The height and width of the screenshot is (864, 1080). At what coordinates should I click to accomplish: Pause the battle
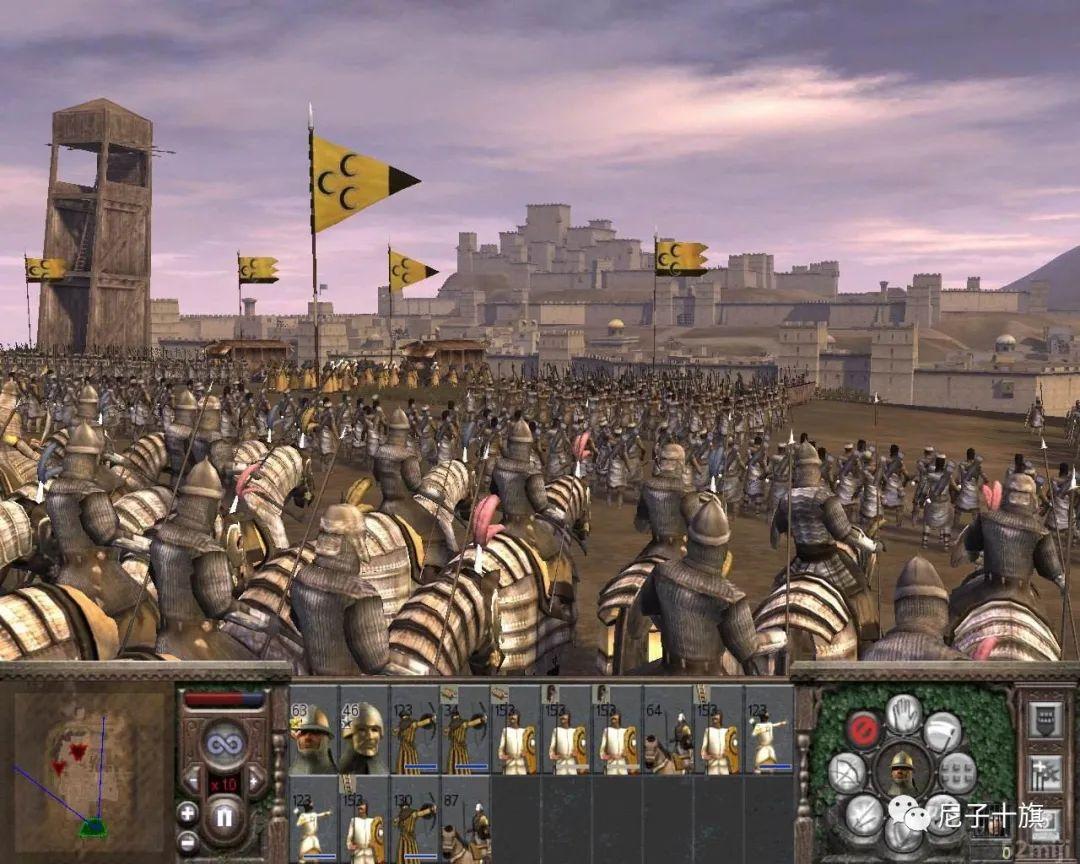click(224, 820)
